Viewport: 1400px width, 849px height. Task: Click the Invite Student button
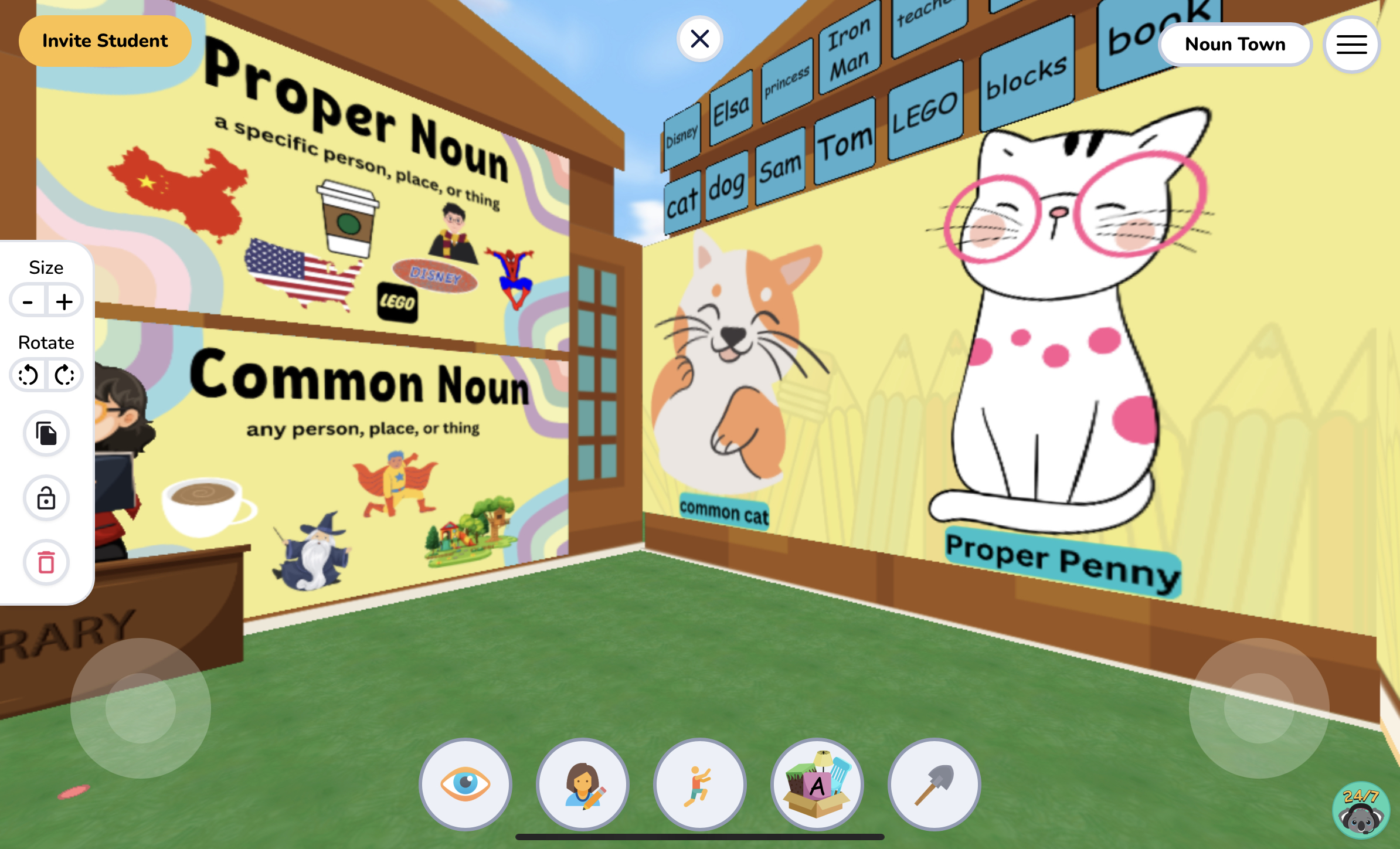click(x=105, y=40)
